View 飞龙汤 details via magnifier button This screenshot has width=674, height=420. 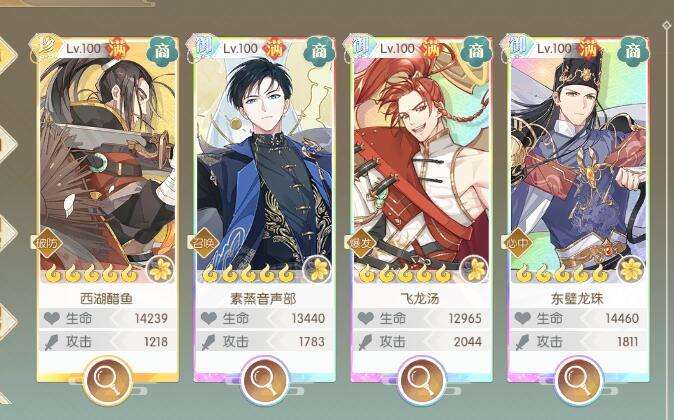coord(421,379)
